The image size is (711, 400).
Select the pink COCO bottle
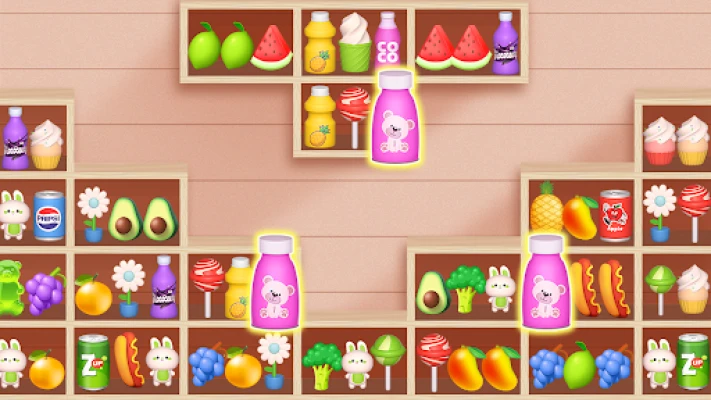[x=388, y=41]
